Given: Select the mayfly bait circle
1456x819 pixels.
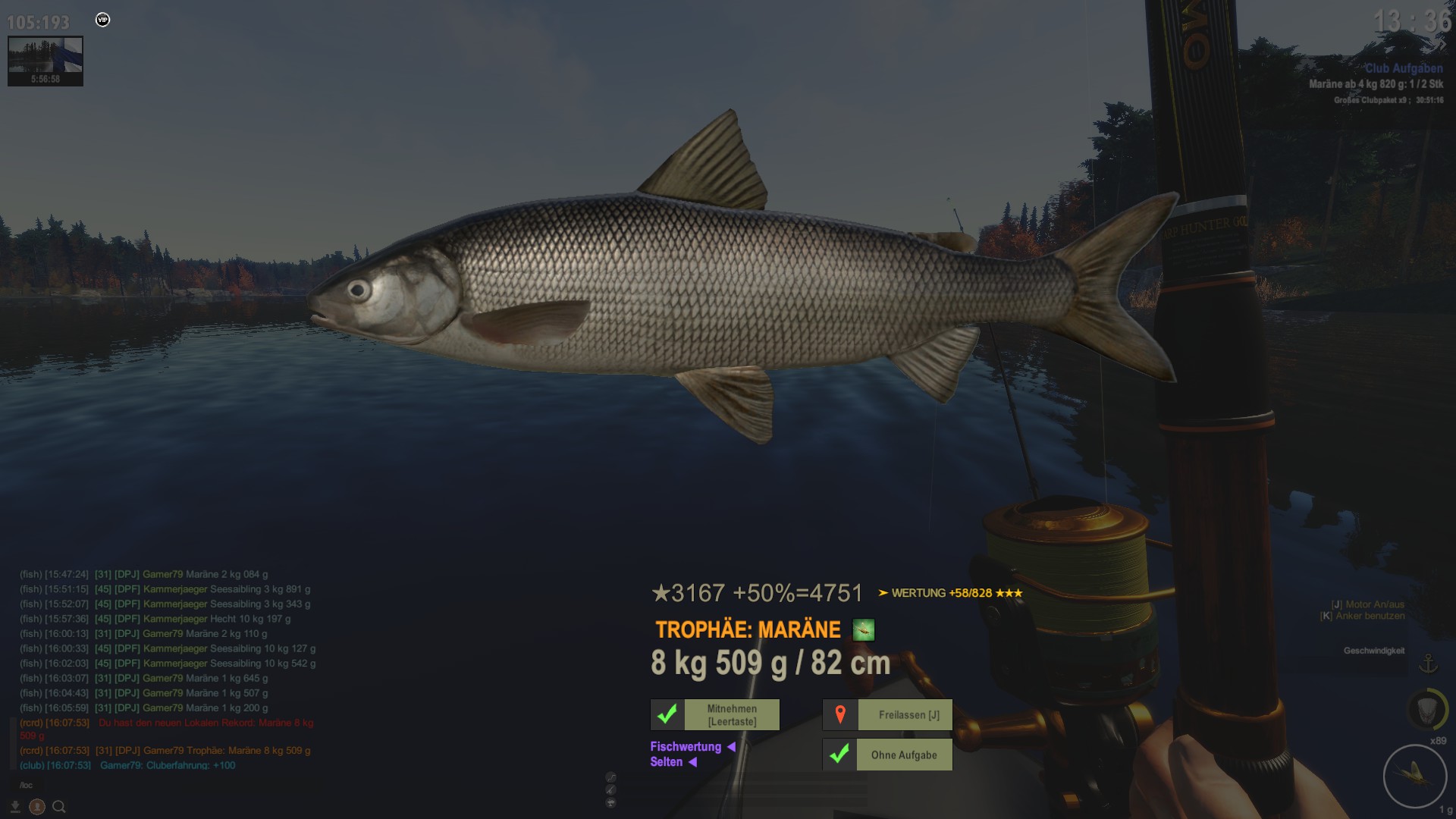Looking at the screenshot, I should 1414,775.
